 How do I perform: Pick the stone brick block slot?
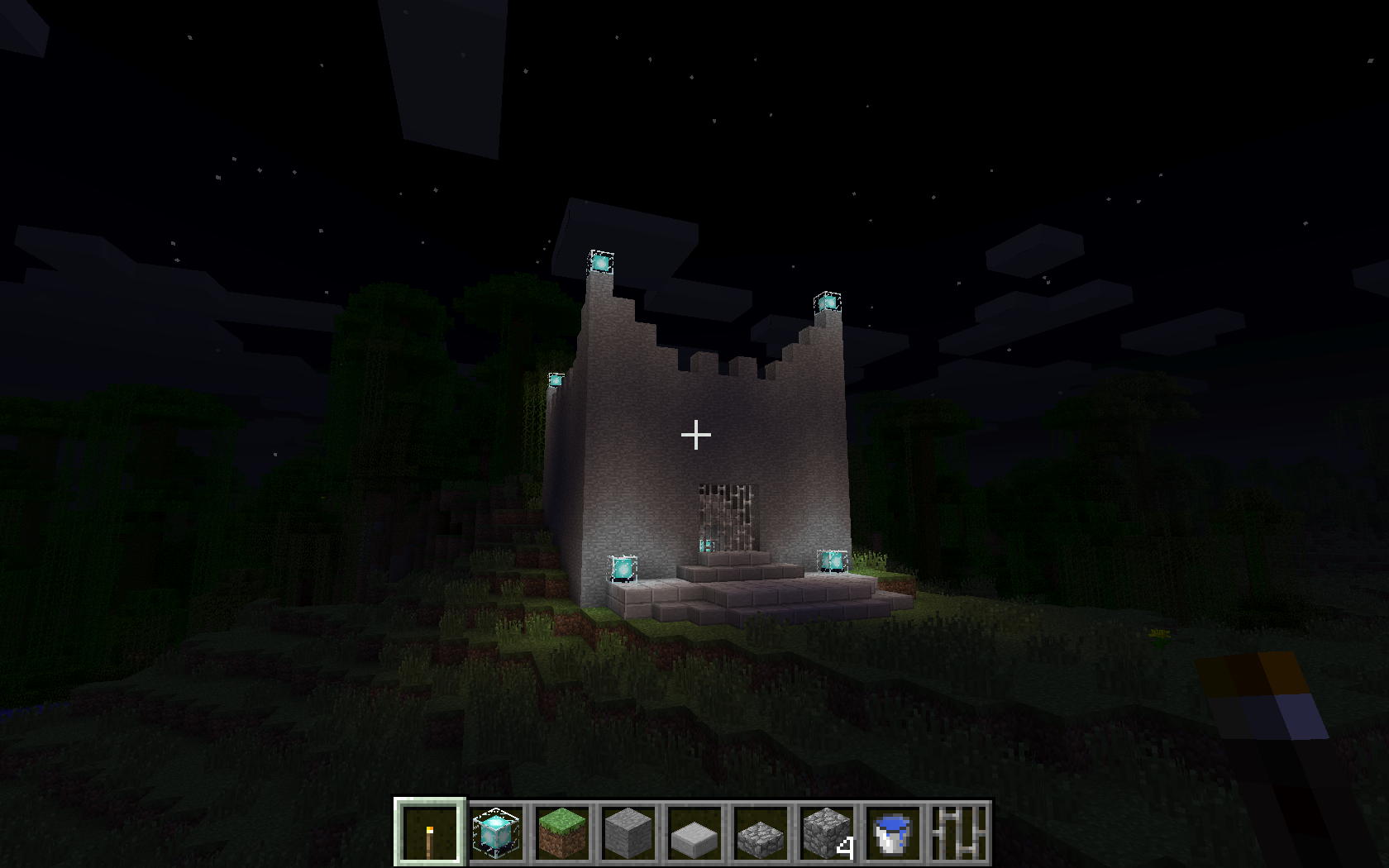(628, 832)
